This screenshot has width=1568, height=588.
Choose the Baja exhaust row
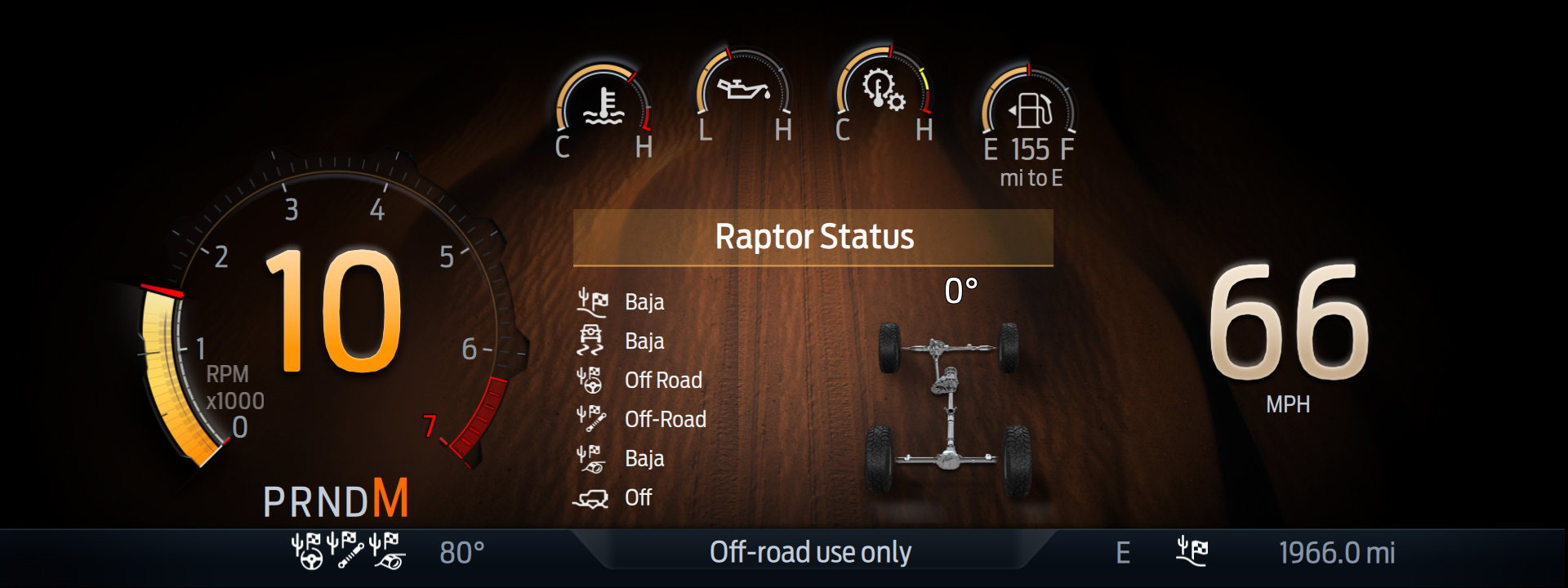pos(621,459)
